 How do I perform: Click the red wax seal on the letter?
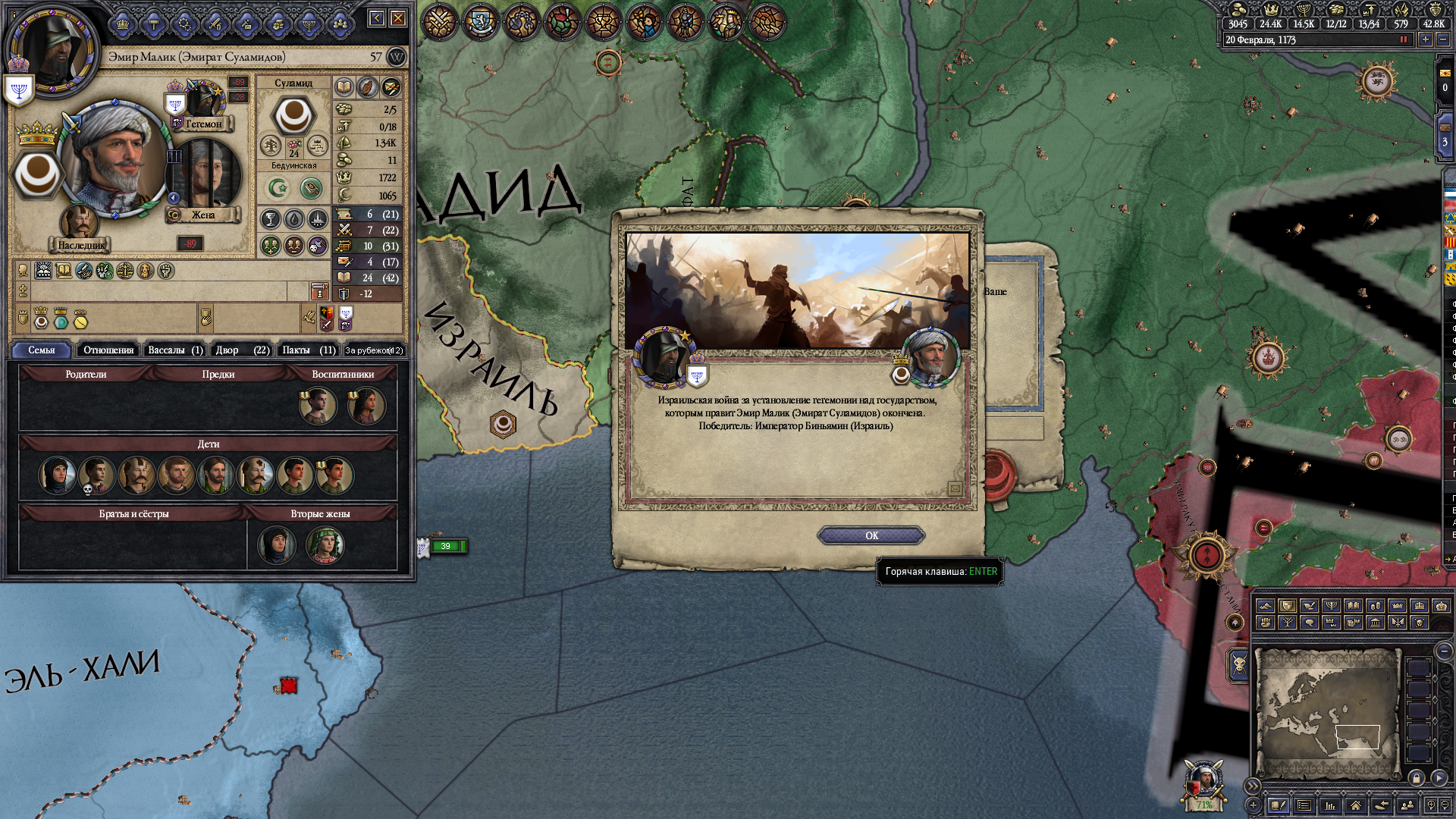(999, 472)
